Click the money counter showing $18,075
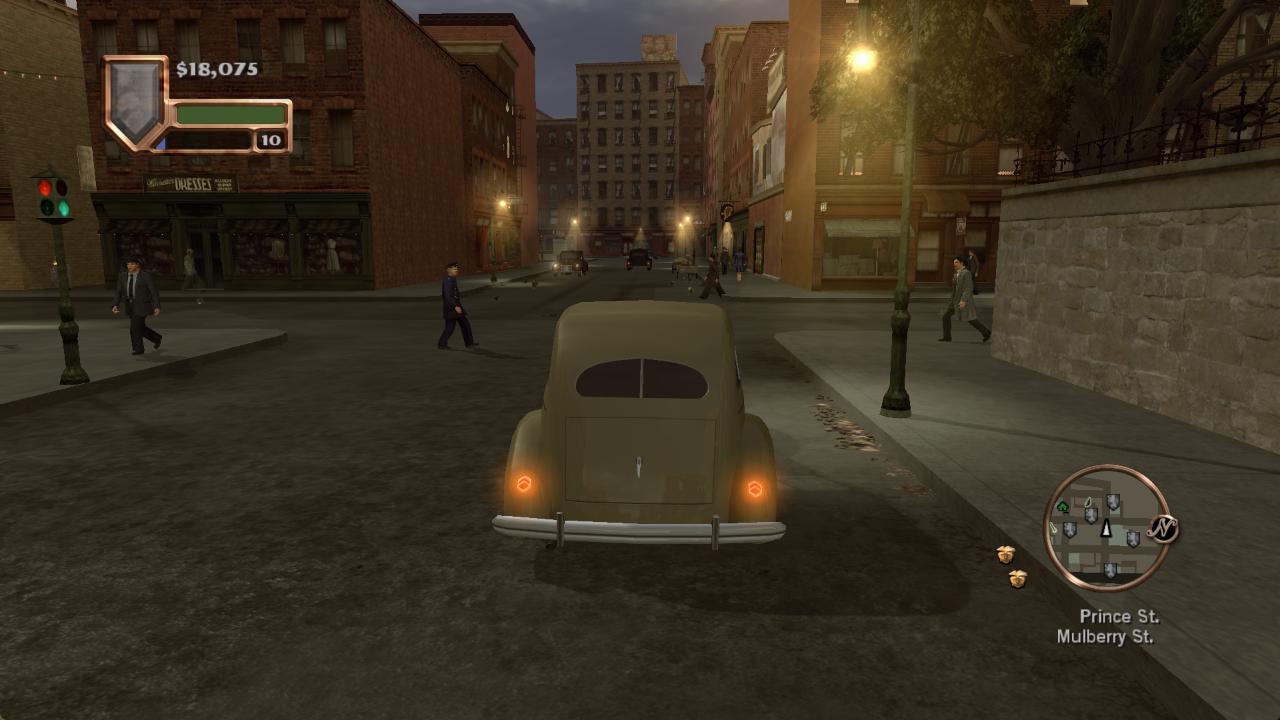 [218, 70]
